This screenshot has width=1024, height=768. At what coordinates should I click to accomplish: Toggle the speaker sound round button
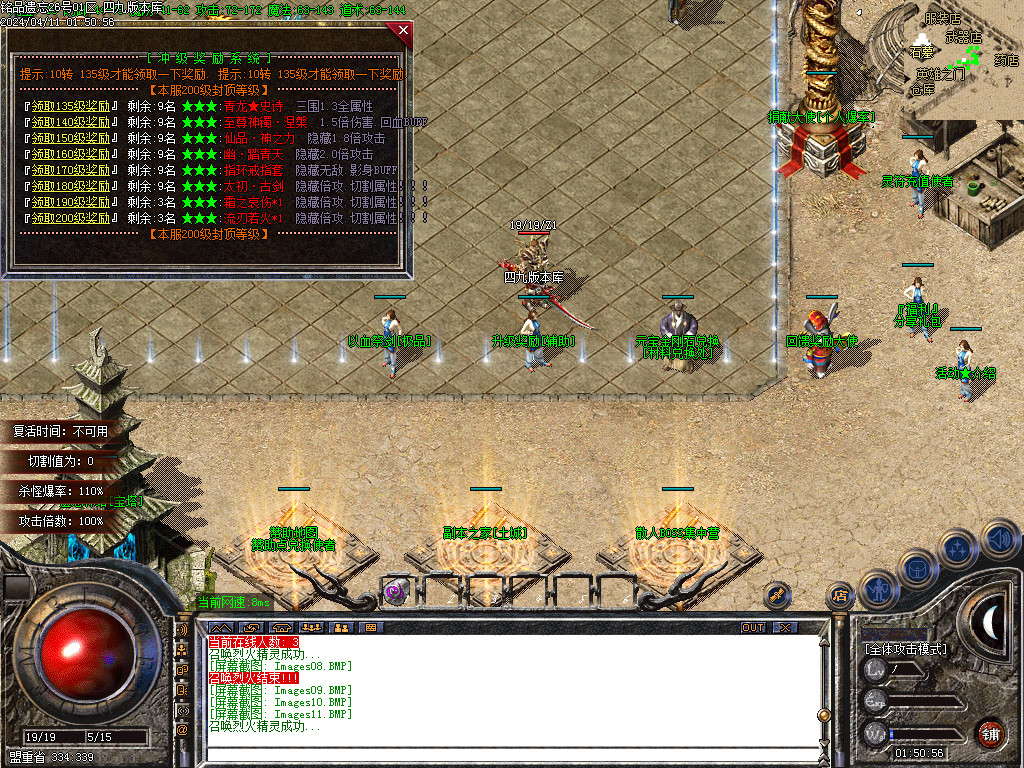pyautogui.click(x=1000, y=540)
